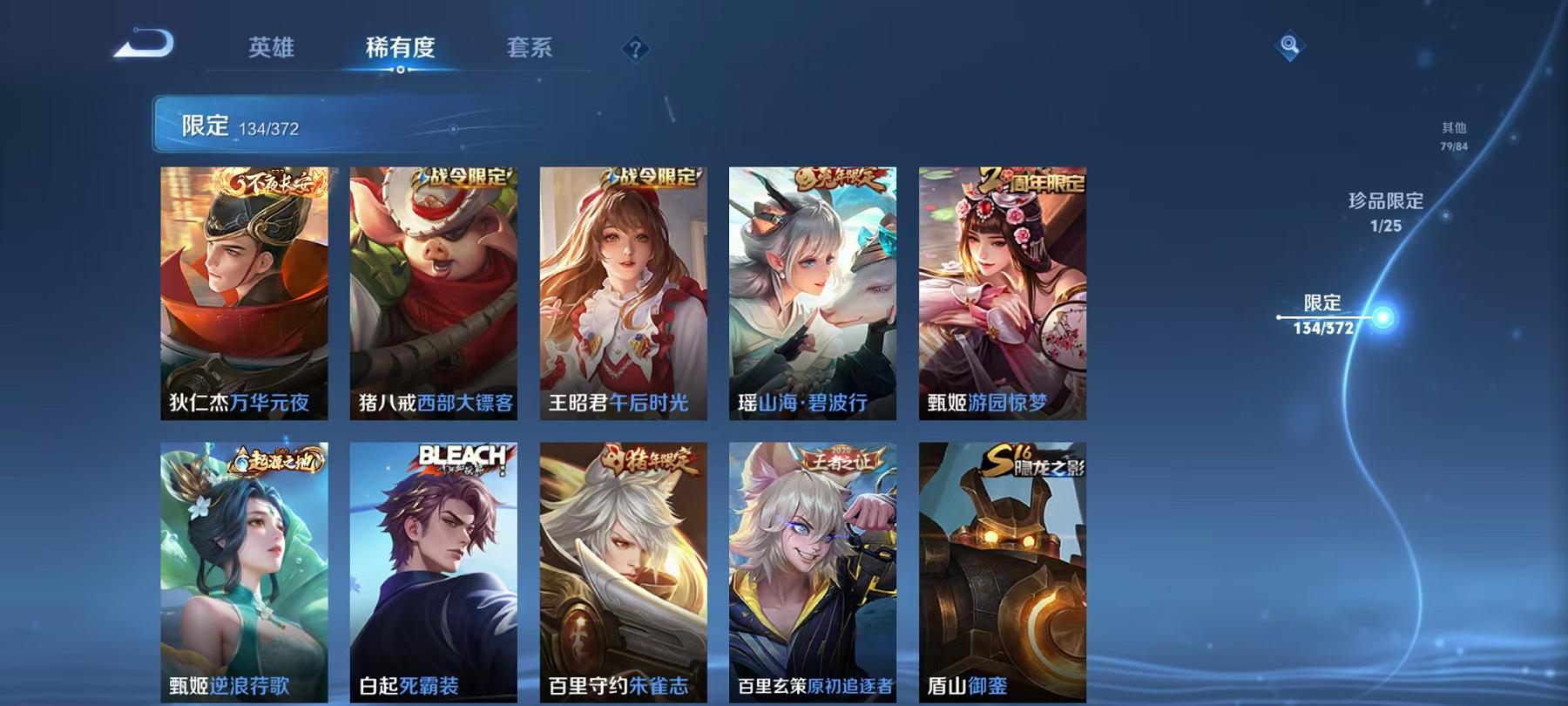Open the 猪八戒 西部大镖客 skin card
The image size is (1568, 706).
pyautogui.click(x=433, y=288)
